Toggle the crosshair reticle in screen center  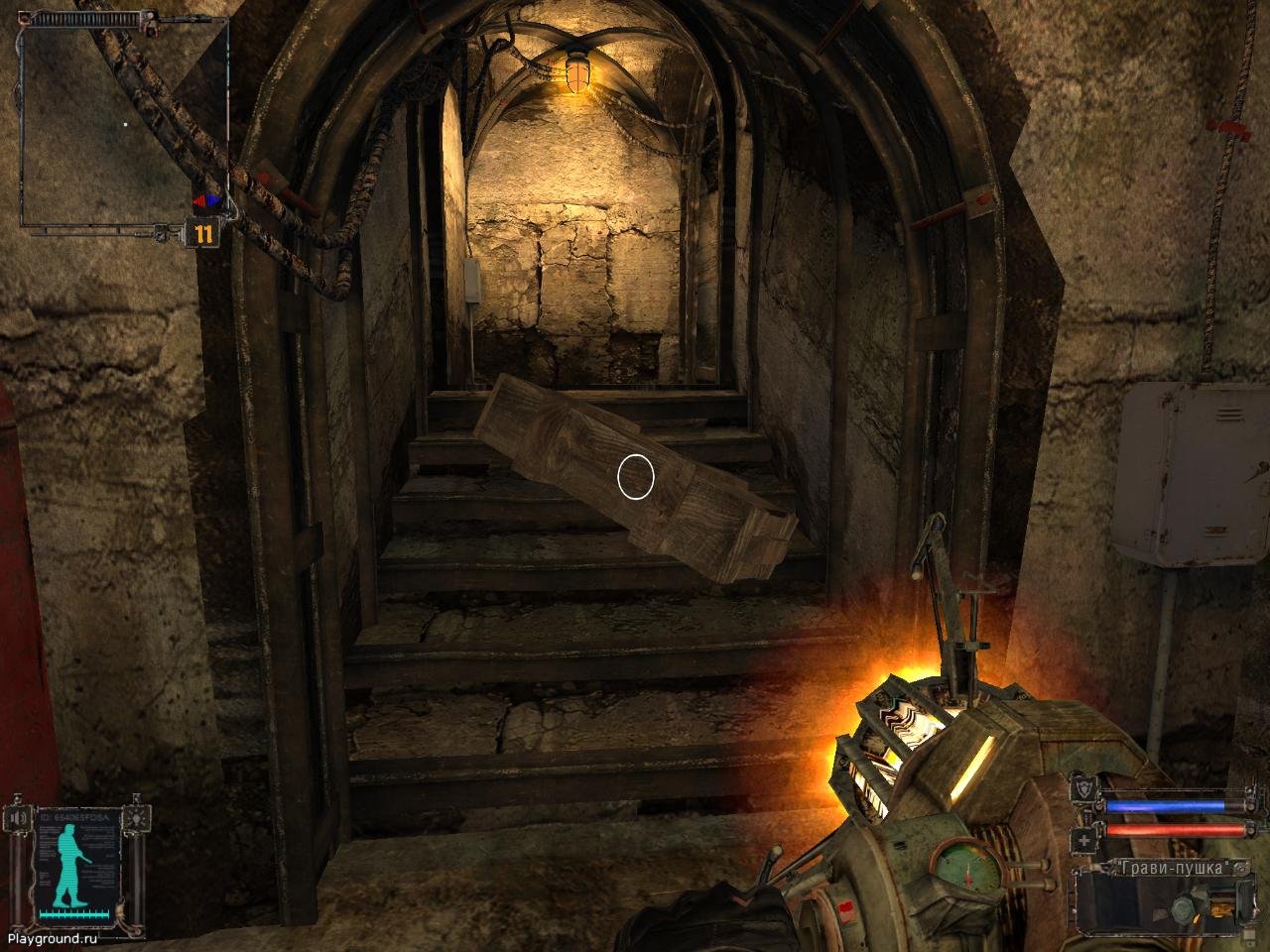pos(635,477)
